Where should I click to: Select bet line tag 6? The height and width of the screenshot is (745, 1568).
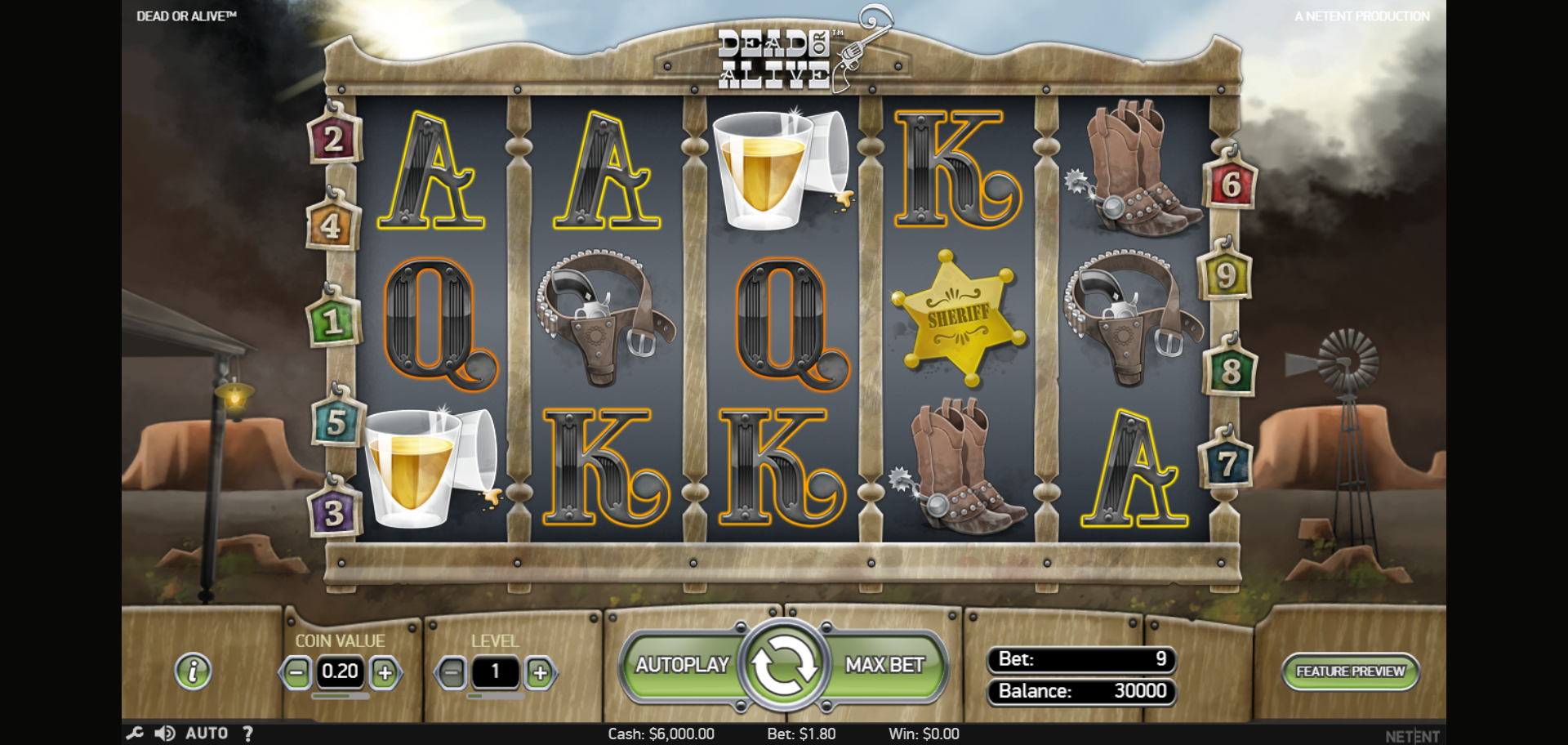coord(1231,185)
